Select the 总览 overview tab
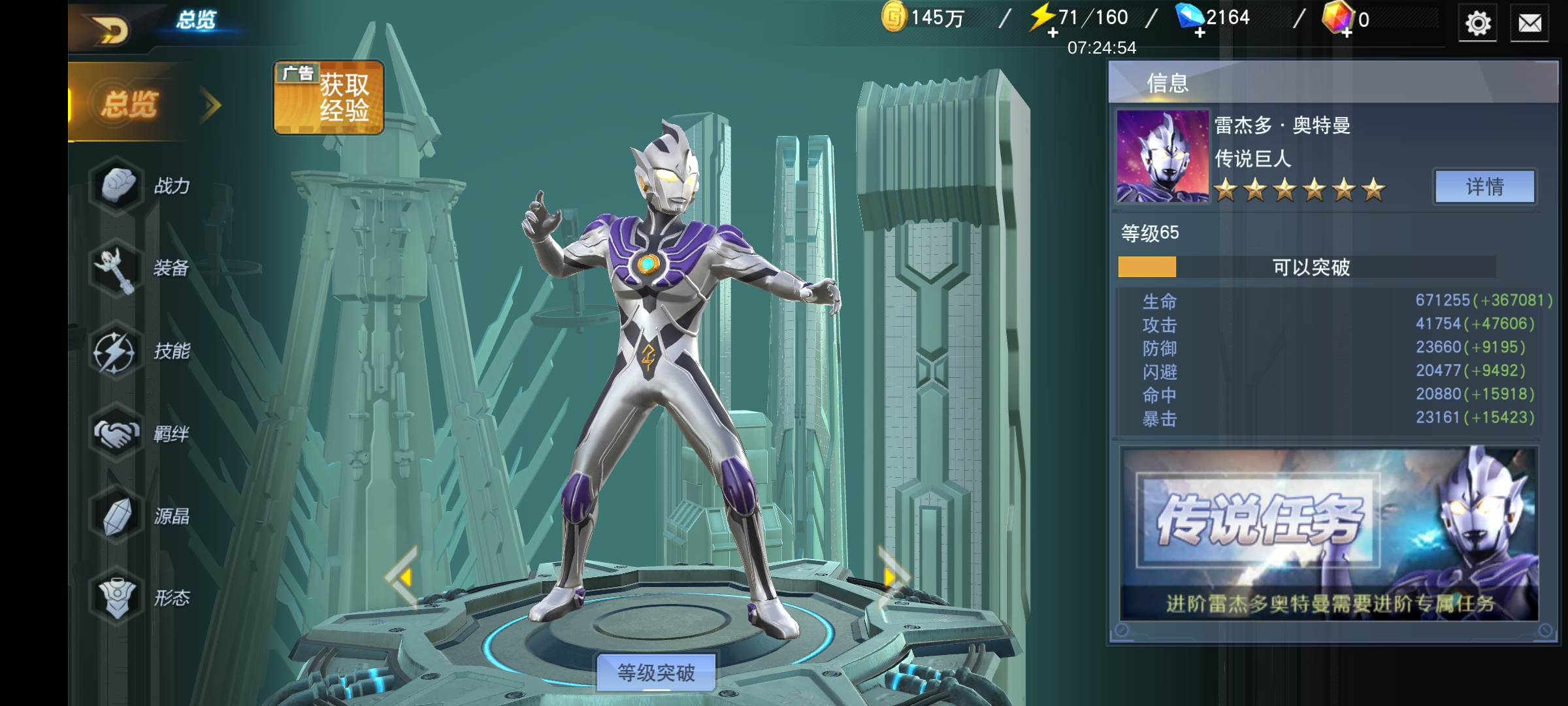Image resolution: width=1568 pixels, height=706 pixels. pyautogui.click(x=131, y=104)
